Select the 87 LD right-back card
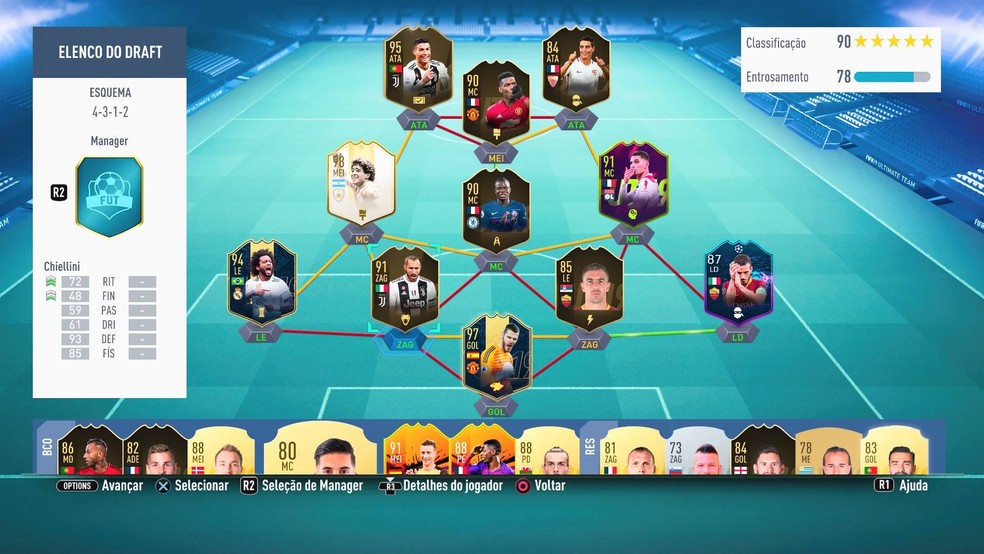This screenshot has height=554, width=984. point(738,283)
